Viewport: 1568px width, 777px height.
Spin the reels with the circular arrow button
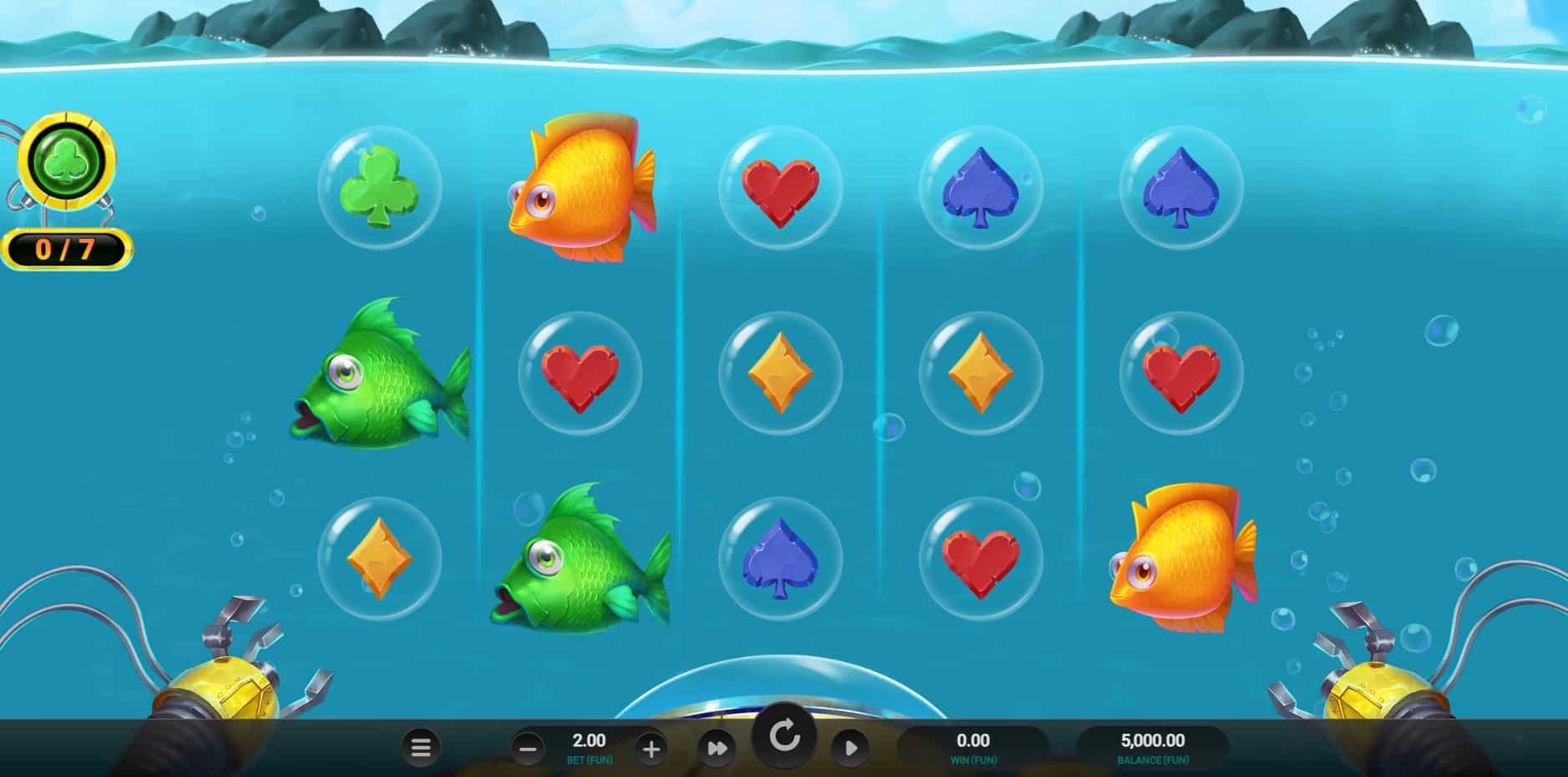[x=784, y=737]
